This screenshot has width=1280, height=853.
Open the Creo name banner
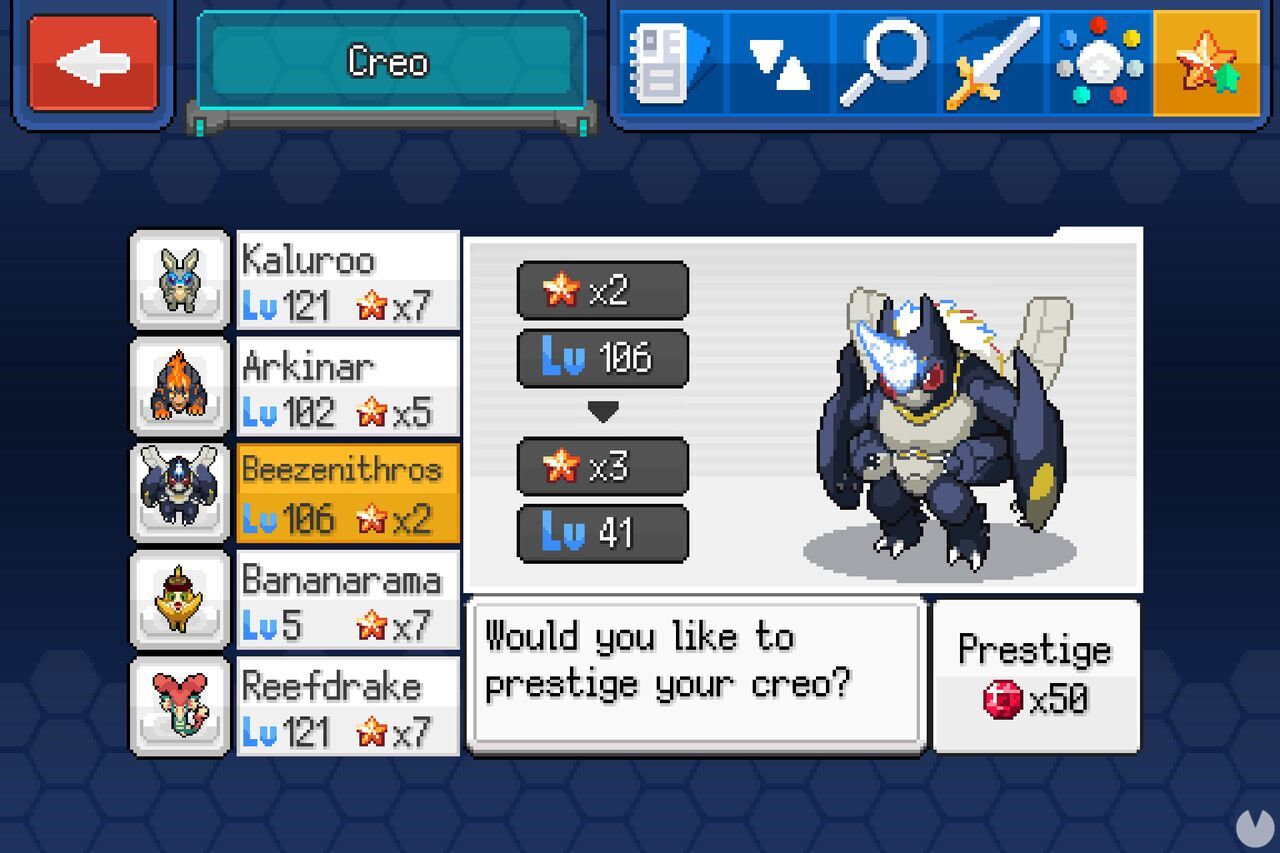(x=389, y=62)
